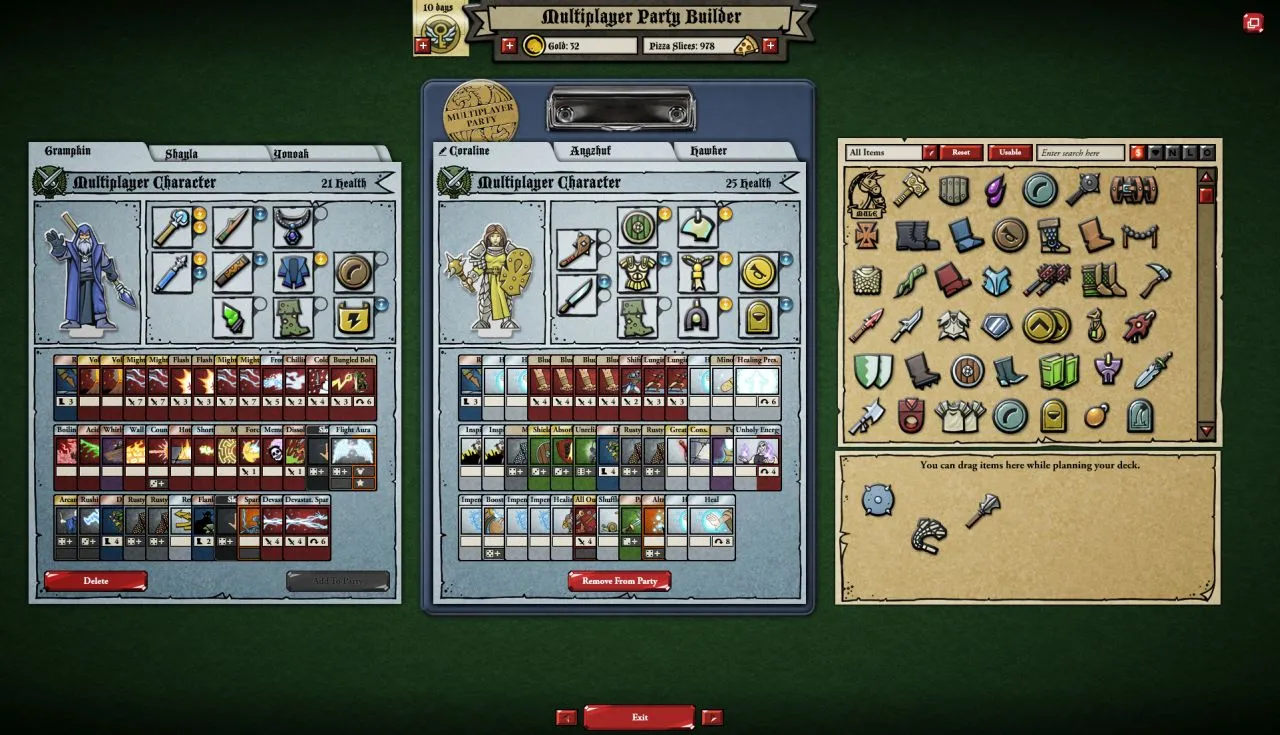Toggle the Usable items filter

[x=1010, y=153]
